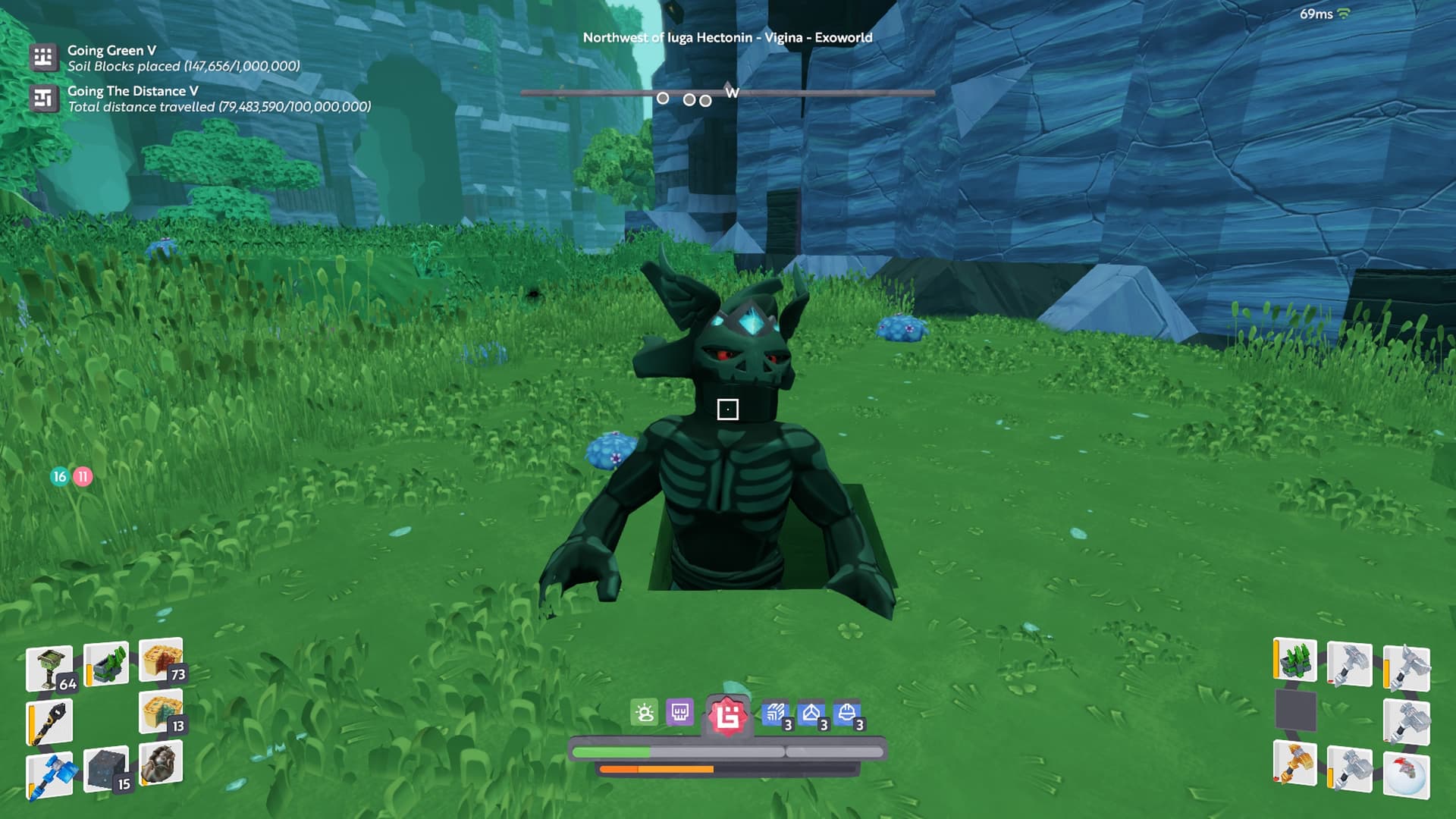Click the green glowing-person status icon
1456x819 pixels.
click(645, 713)
